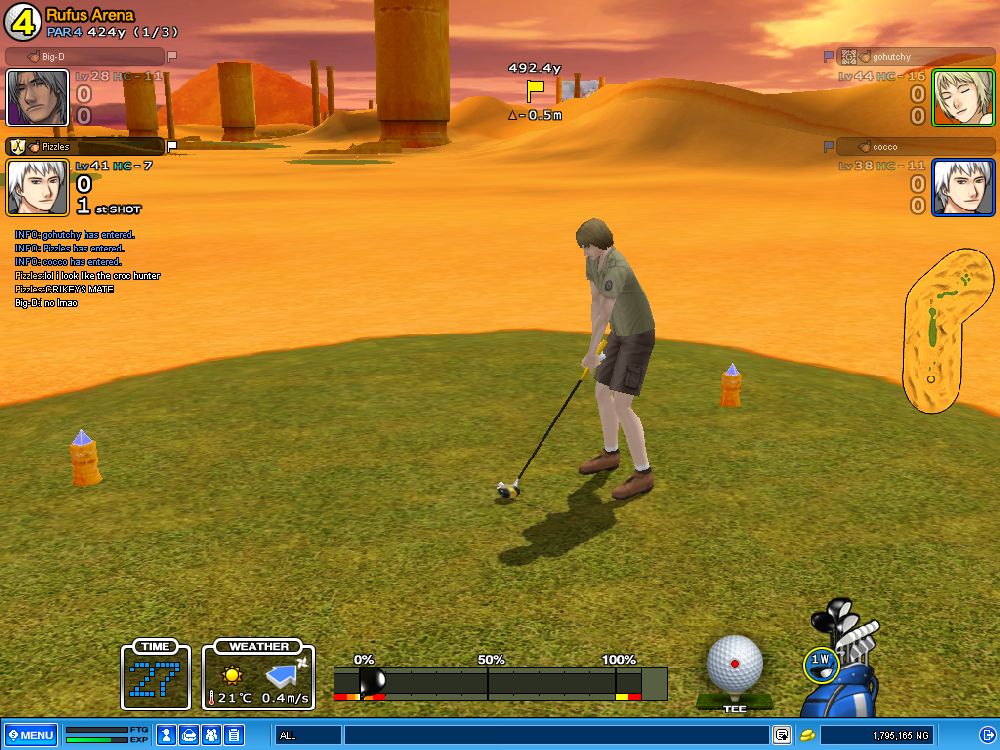Open the course overview minimap
Viewport: 1000px width, 750px height.
[945, 330]
